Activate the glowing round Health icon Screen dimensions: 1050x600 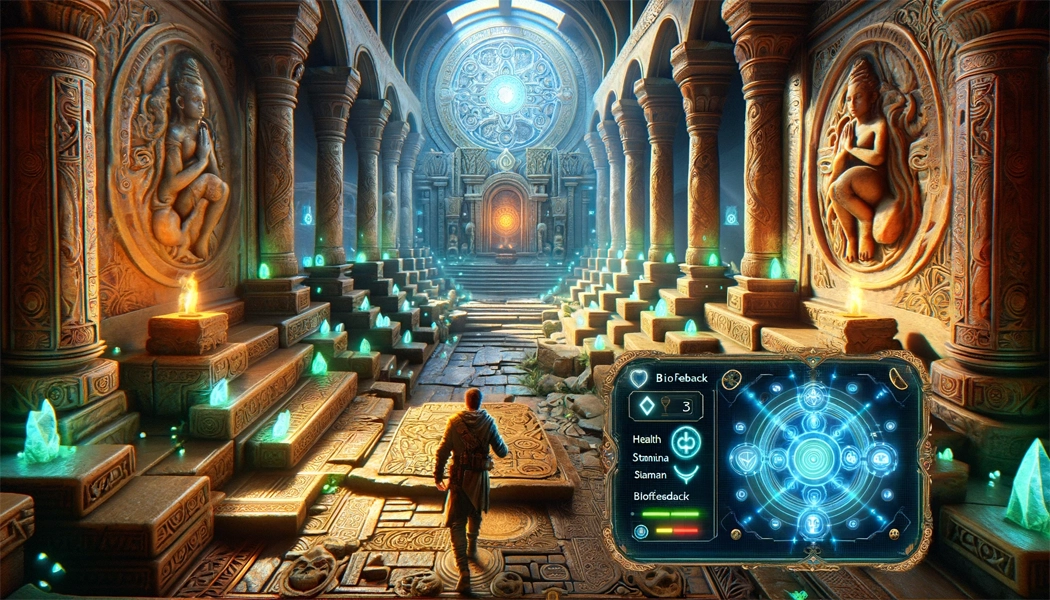point(685,441)
